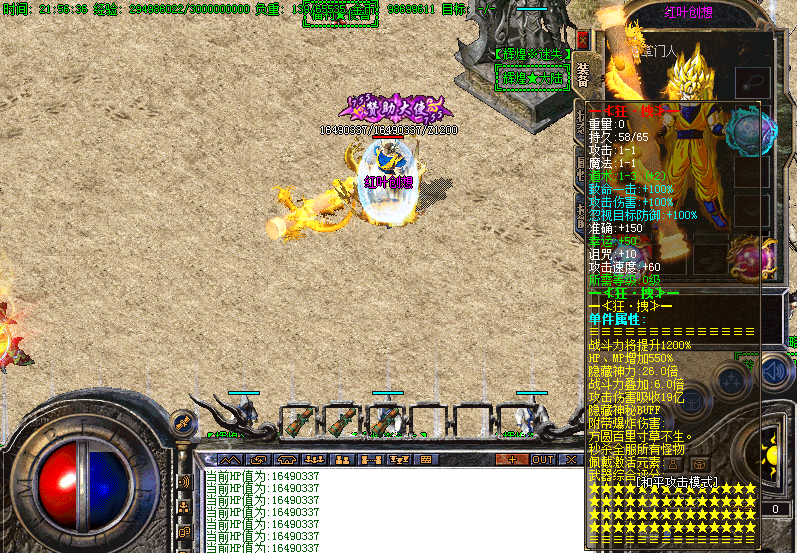This screenshot has height=553, width=797.
Task: Toggle the sound speaker button
Action: [x=773, y=373]
